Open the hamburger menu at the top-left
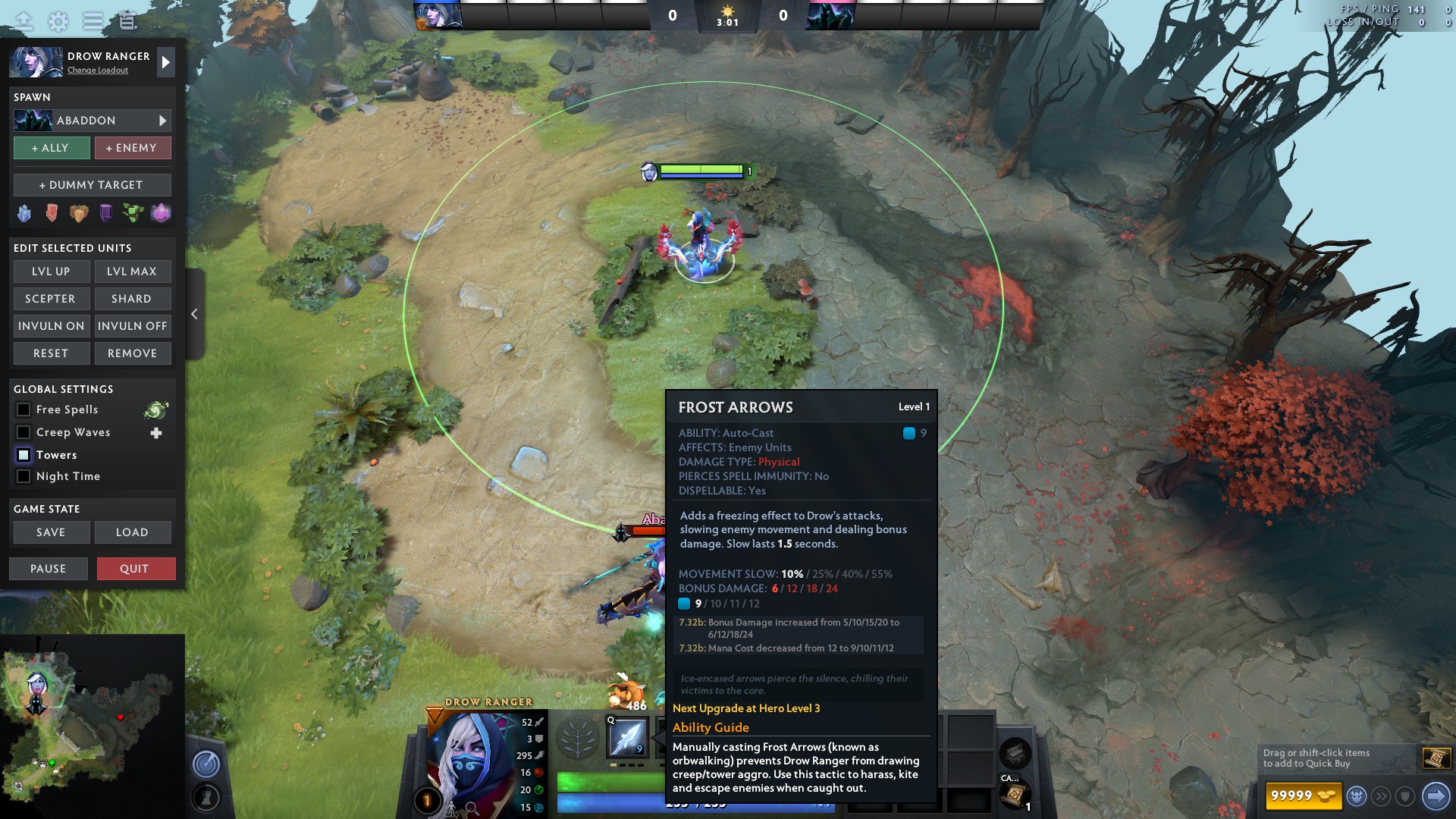The image size is (1456, 819). tap(91, 21)
